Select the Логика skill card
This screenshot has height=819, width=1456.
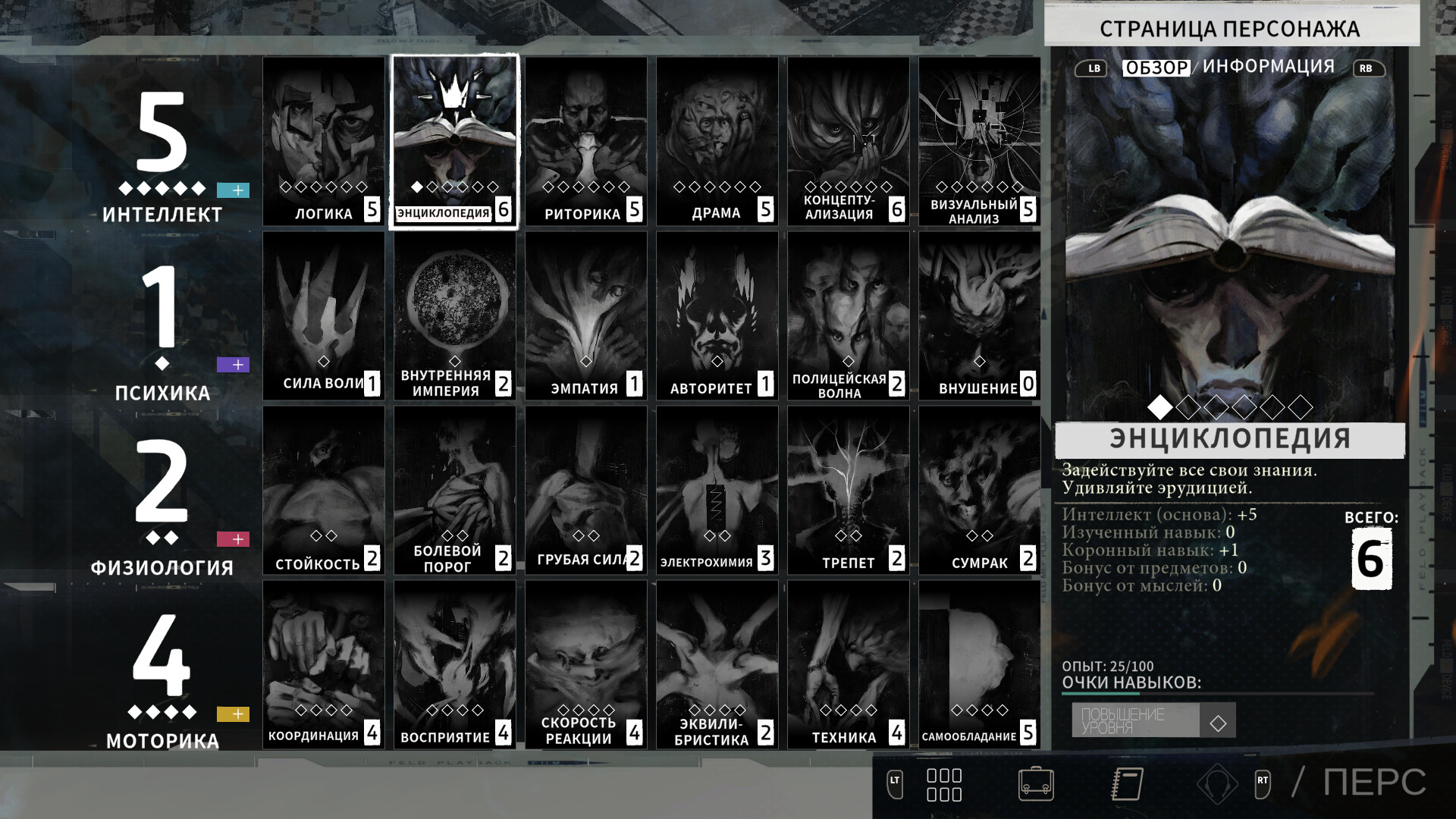pyautogui.click(x=324, y=142)
